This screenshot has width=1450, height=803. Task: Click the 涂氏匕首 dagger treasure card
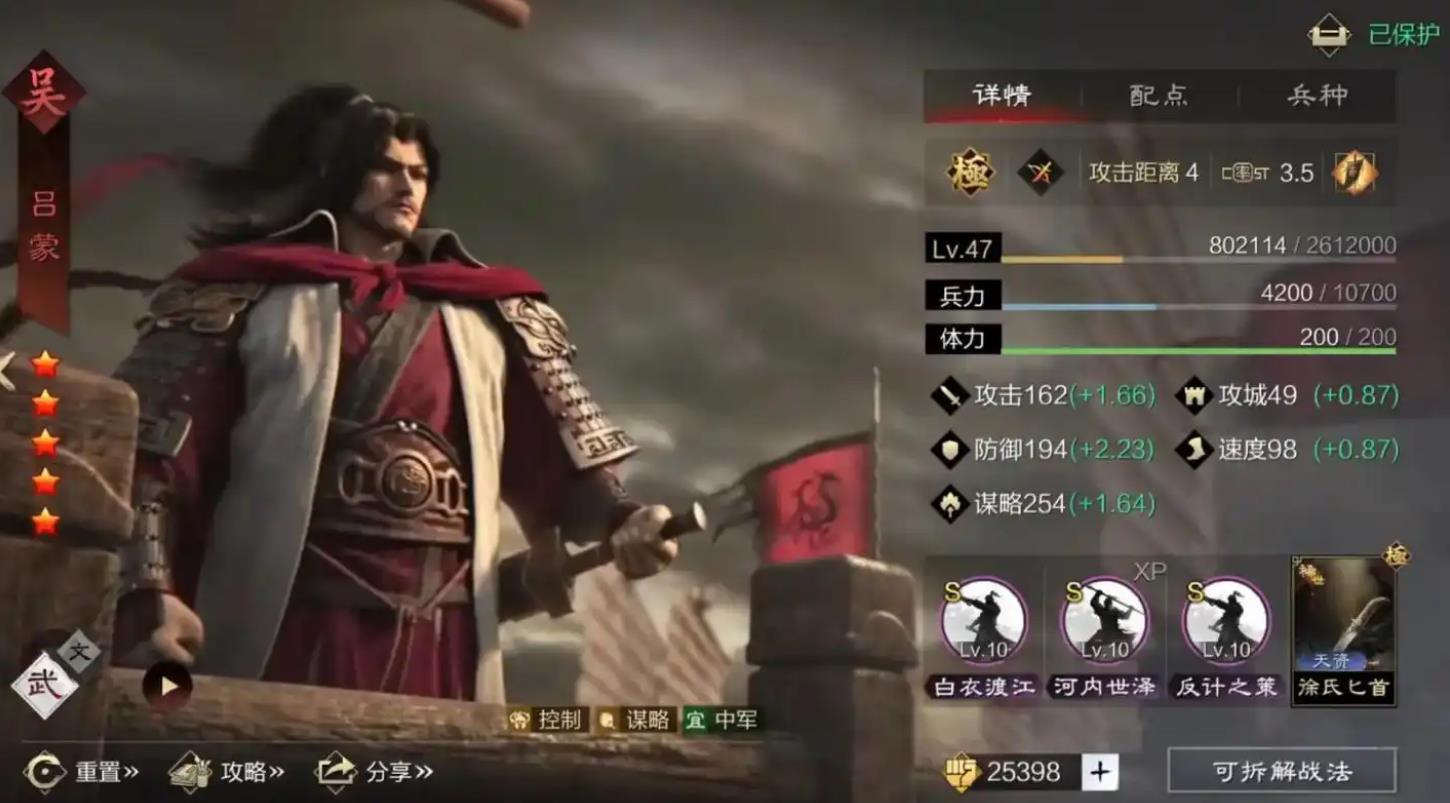point(1345,630)
